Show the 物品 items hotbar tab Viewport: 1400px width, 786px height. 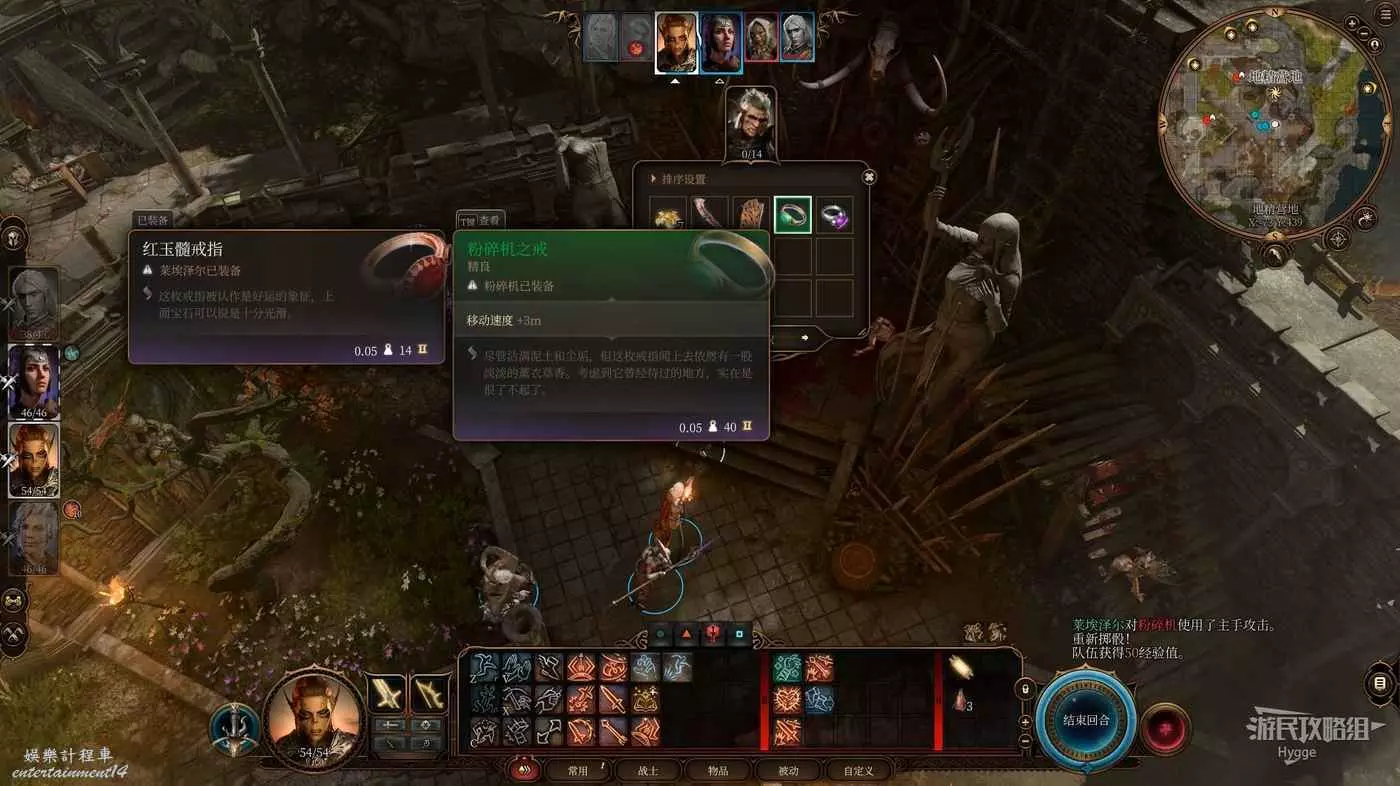click(x=718, y=771)
